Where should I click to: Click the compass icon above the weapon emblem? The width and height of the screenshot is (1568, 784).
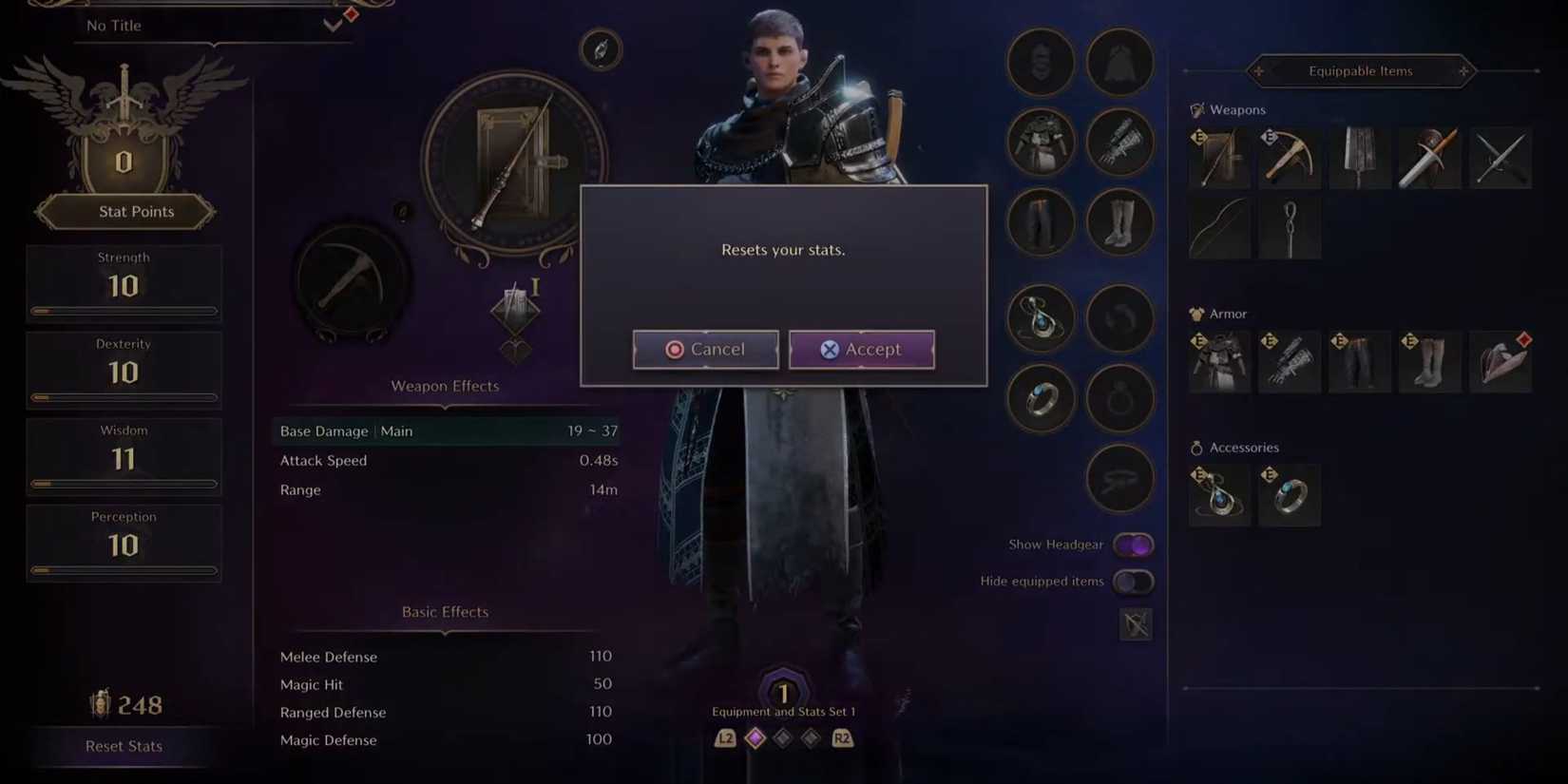pyautogui.click(x=600, y=49)
